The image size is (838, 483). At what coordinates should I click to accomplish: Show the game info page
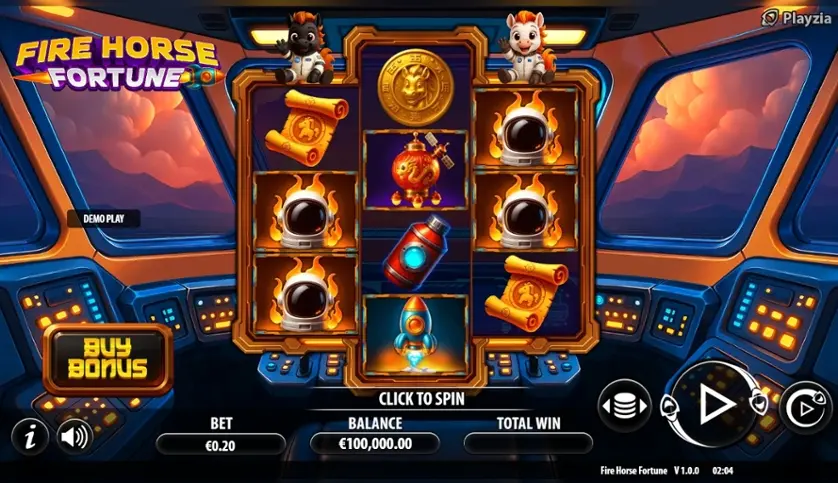pos(30,435)
